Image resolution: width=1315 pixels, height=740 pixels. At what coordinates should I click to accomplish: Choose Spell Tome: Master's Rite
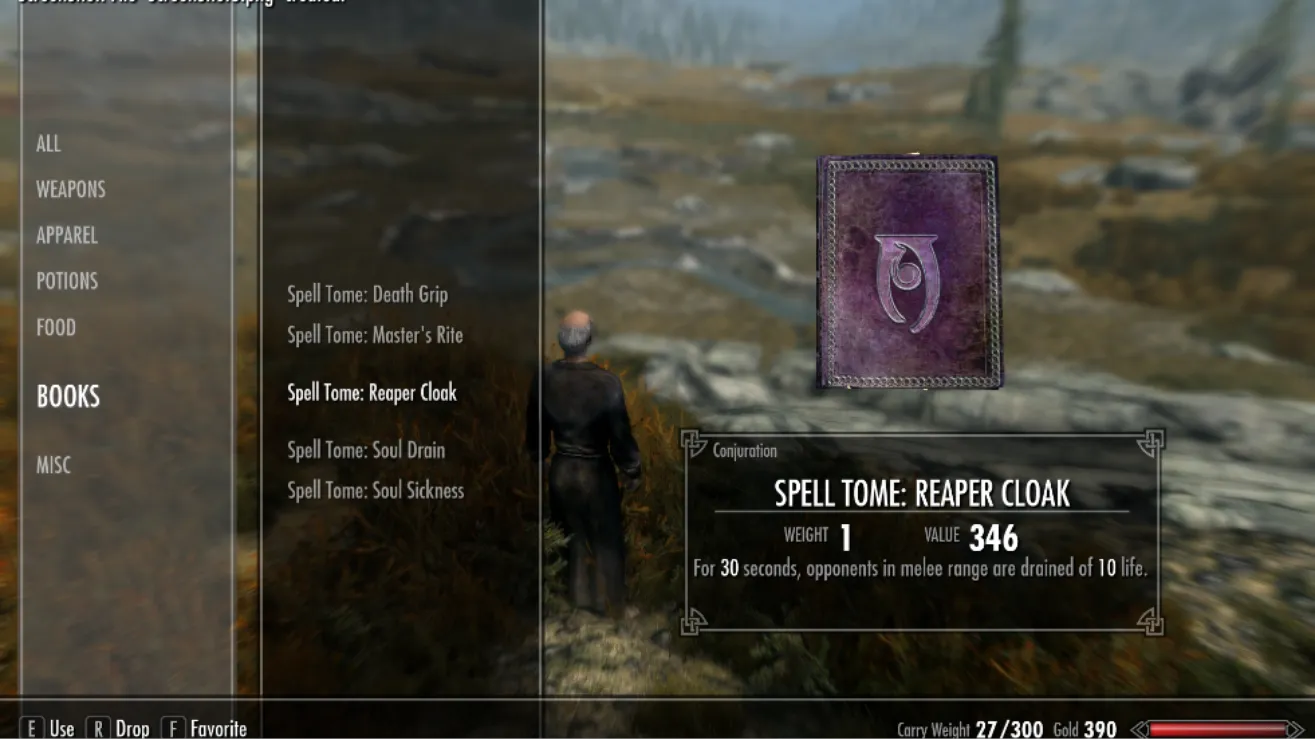[x=375, y=335]
